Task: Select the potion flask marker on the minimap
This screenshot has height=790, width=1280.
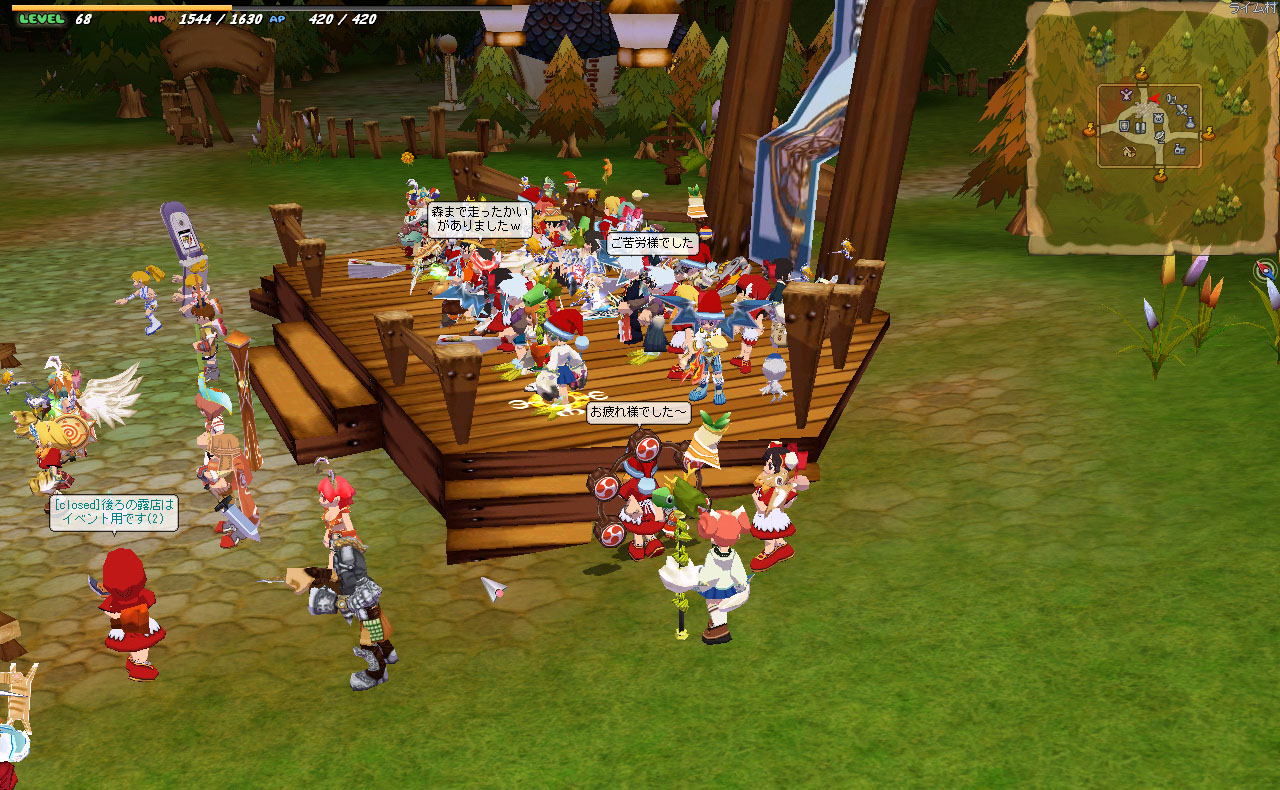Action: tap(1190, 122)
